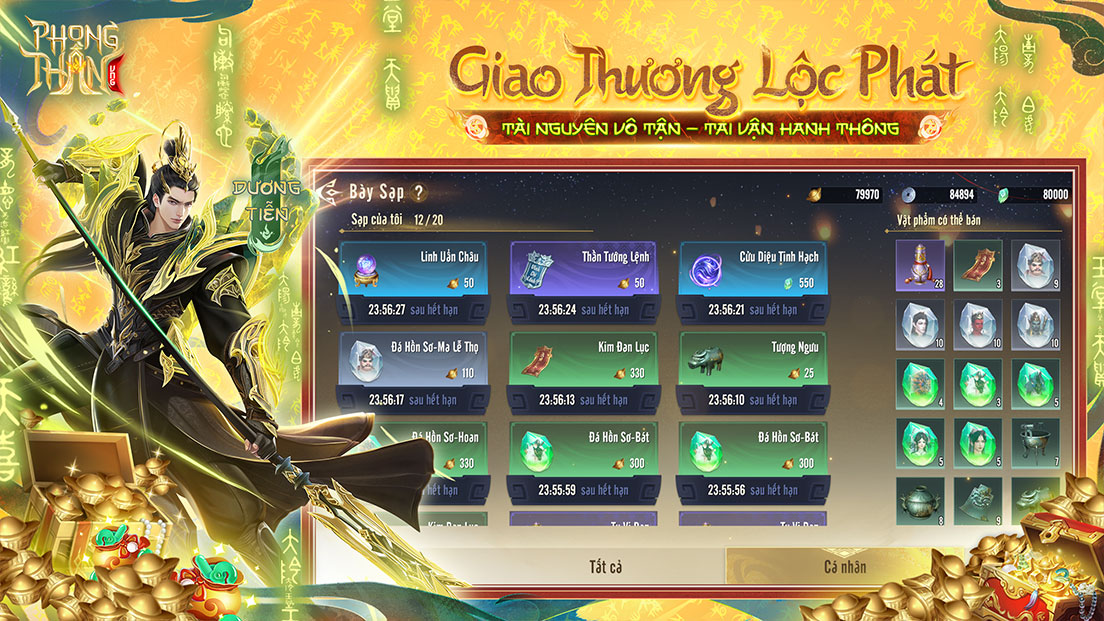Select the red demon face crystal item

point(978,324)
